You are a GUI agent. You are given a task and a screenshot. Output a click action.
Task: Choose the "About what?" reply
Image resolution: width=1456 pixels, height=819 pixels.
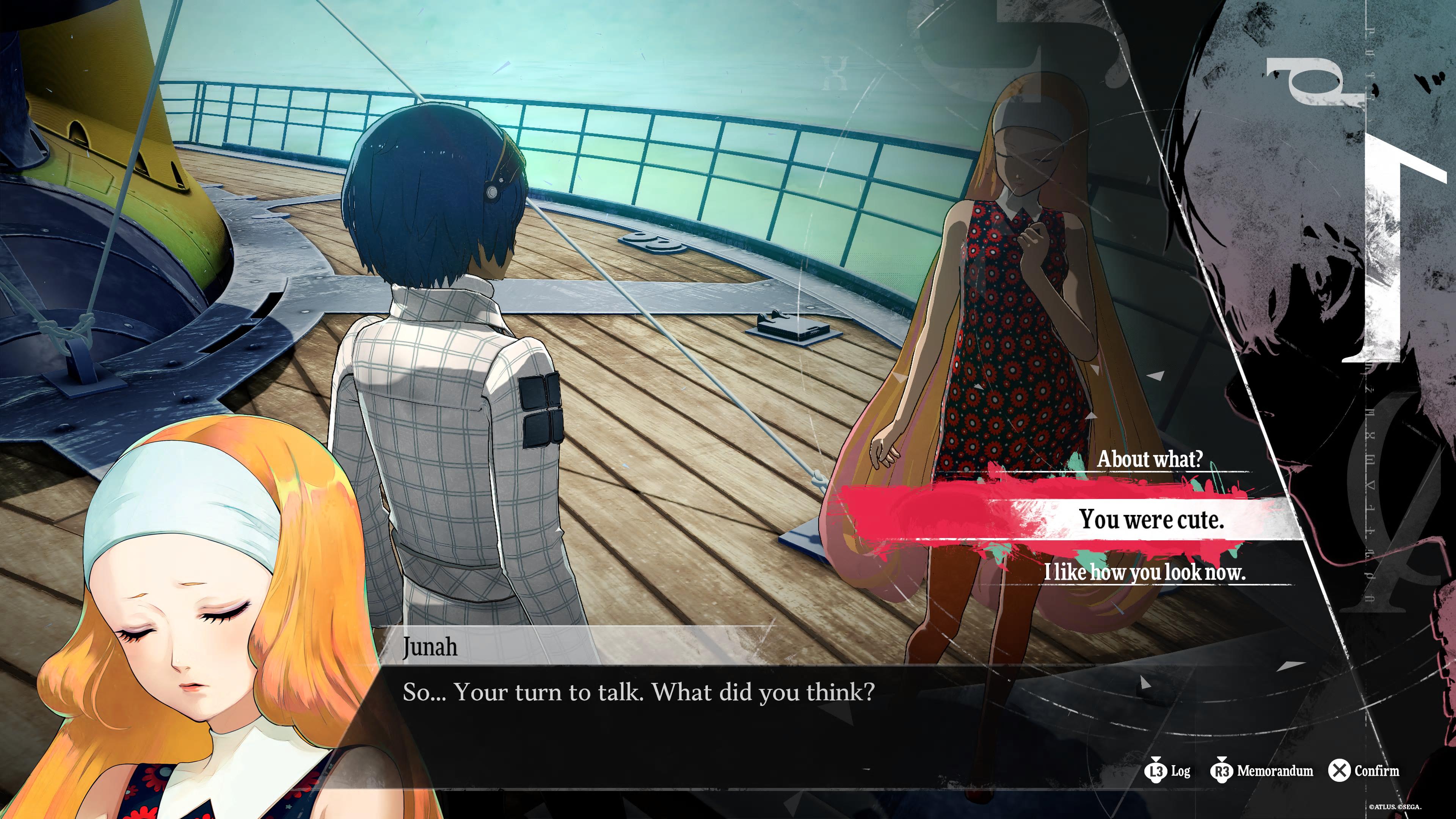pyautogui.click(x=1150, y=459)
